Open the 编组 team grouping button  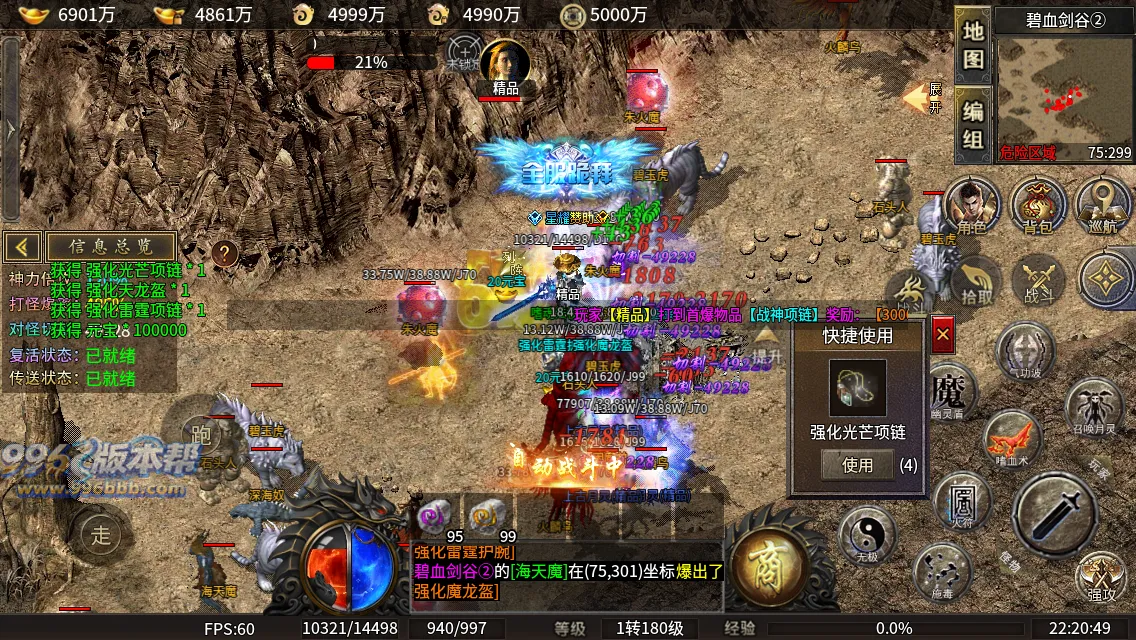[x=972, y=124]
